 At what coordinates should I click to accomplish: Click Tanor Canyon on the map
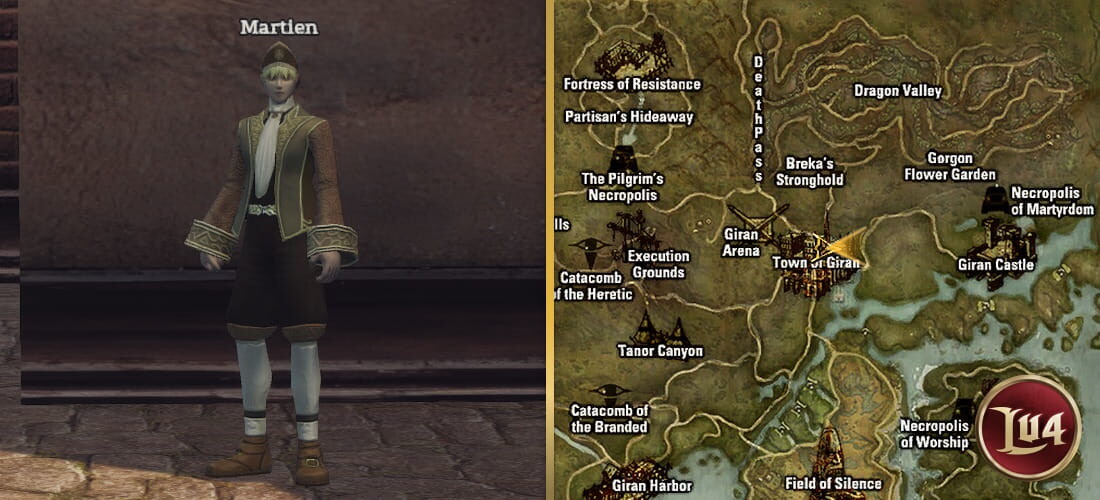click(660, 351)
